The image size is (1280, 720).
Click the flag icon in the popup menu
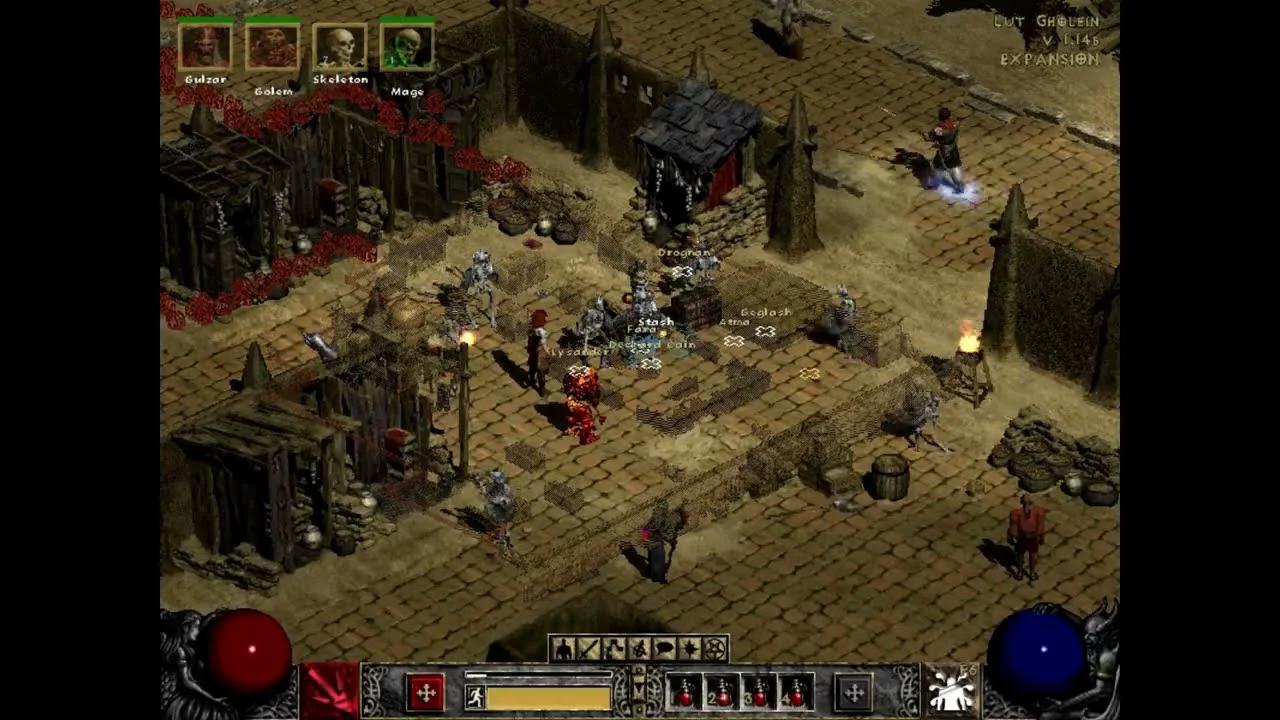click(613, 648)
